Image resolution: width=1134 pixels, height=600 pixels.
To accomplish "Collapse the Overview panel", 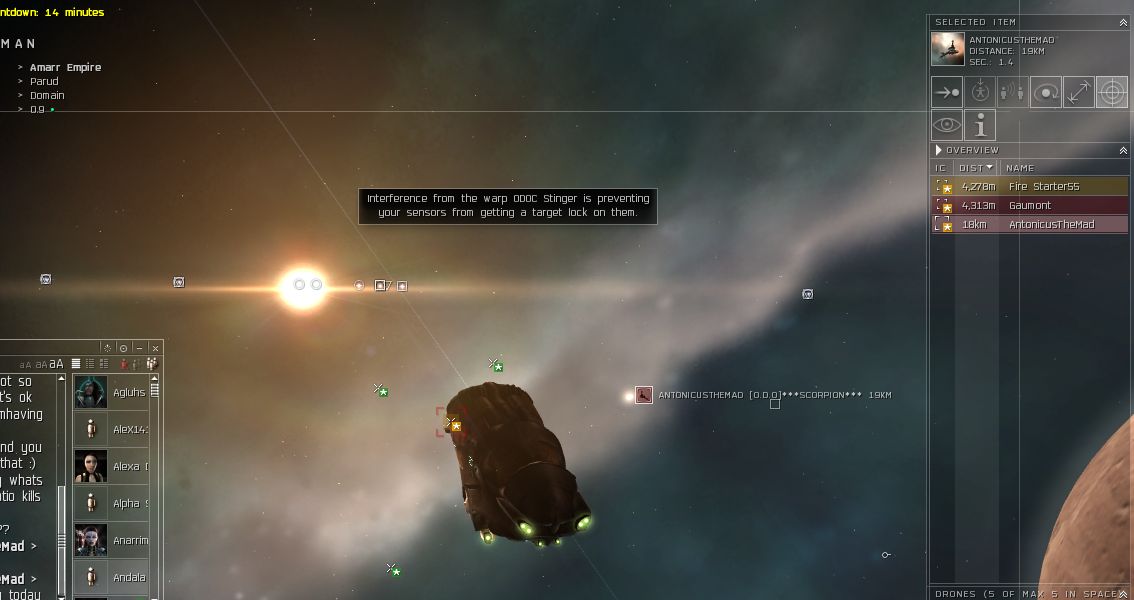I will (1123, 150).
